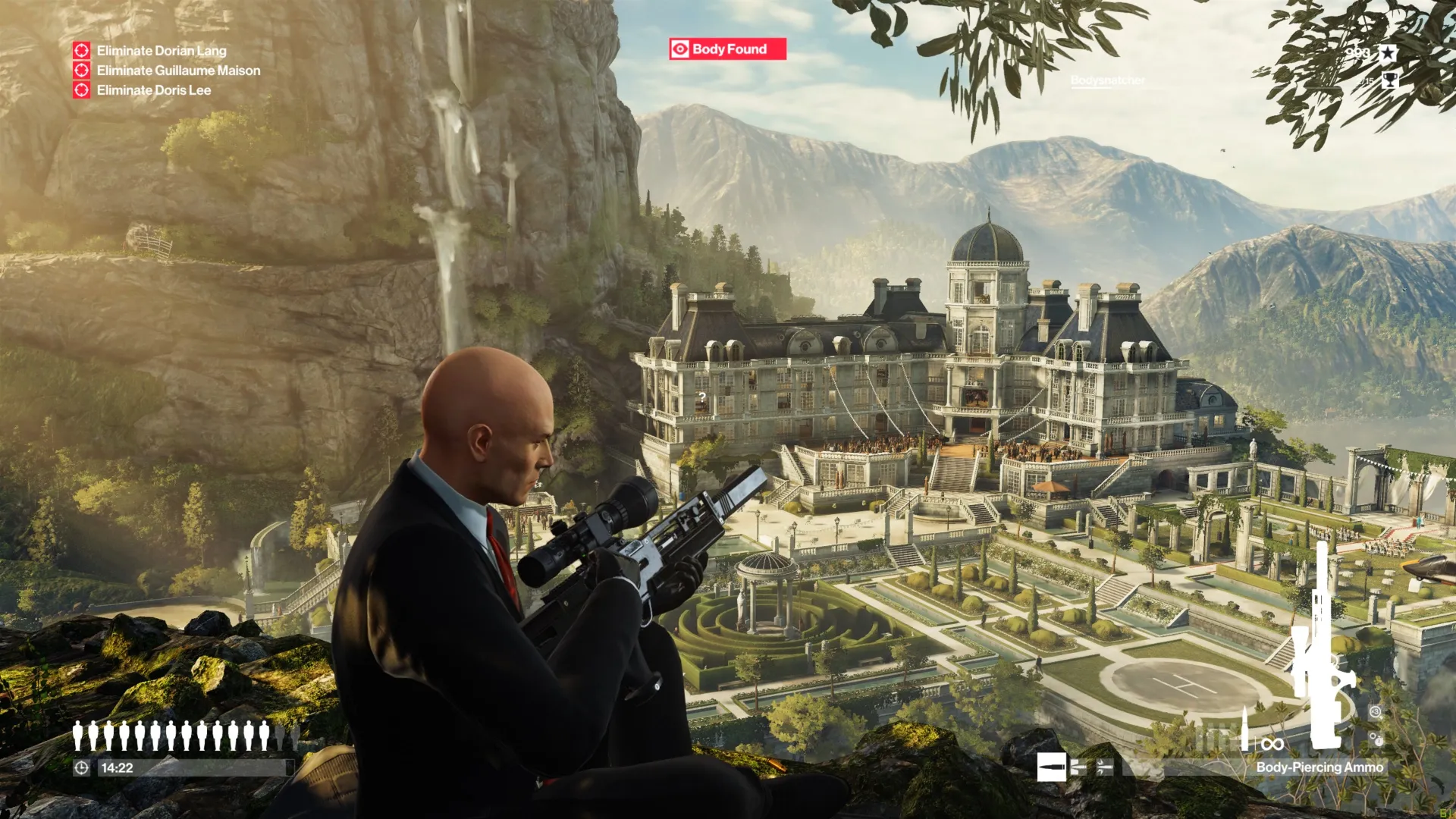
Task: Expand the question mark opportunity marker on the mansion
Action: 704,397
